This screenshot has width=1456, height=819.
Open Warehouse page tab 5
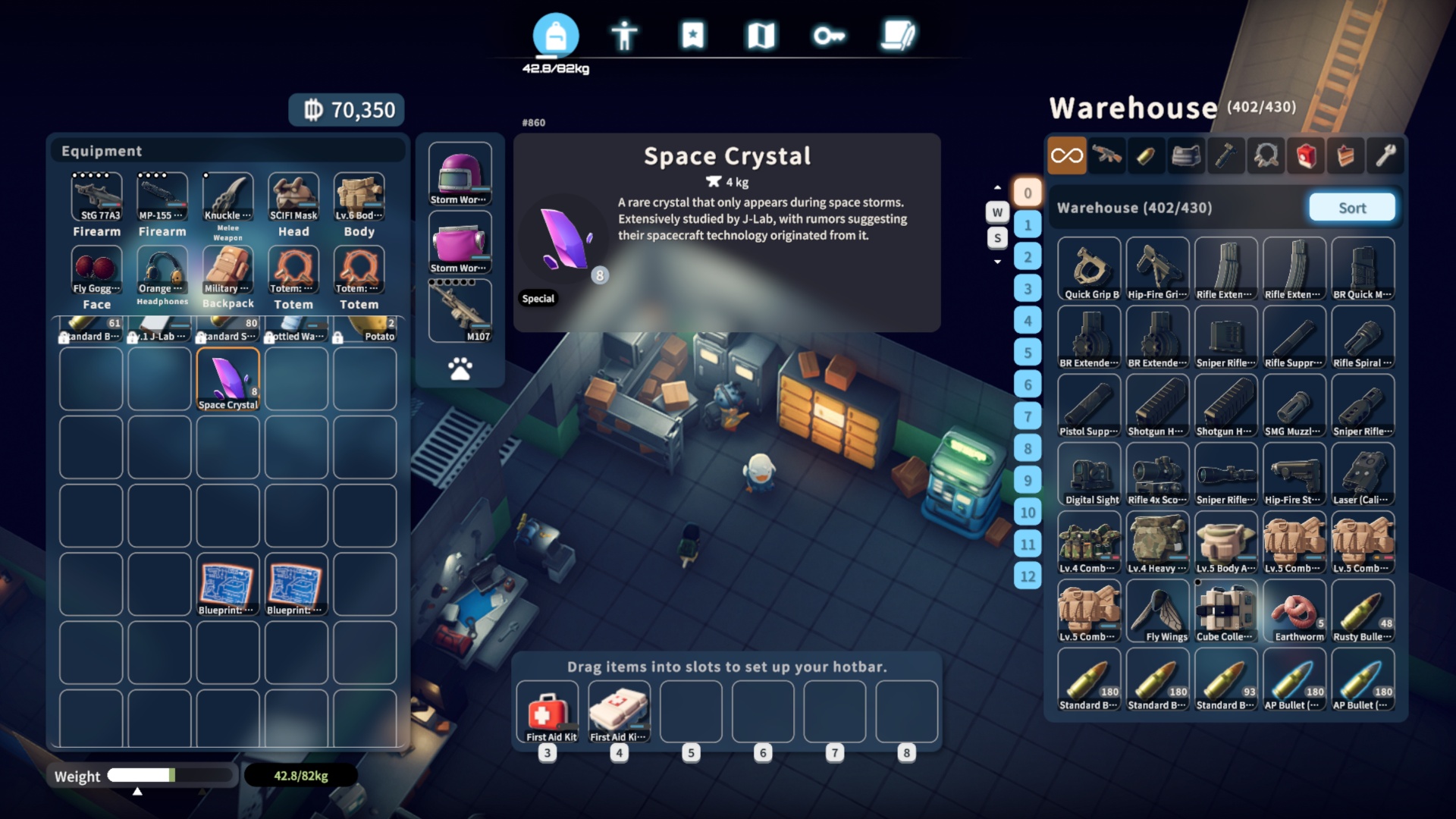[x=1028, y=353]
